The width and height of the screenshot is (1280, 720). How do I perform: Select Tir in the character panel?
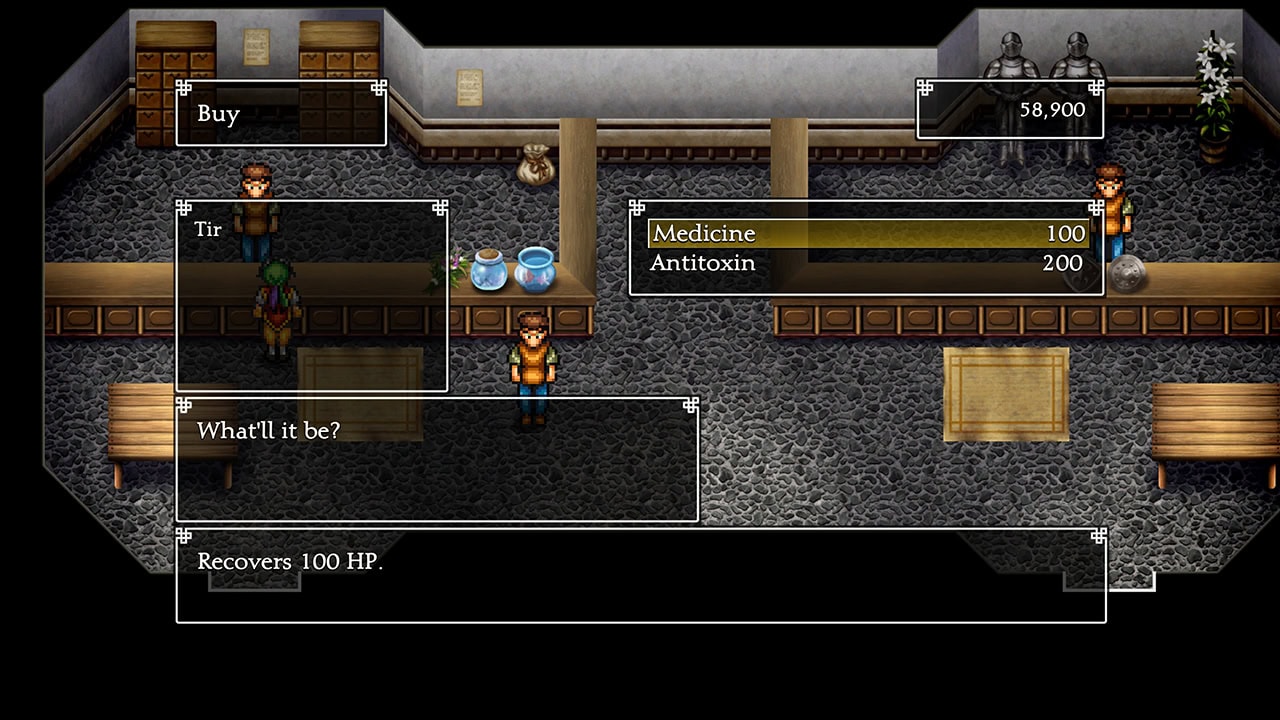pyautogui.click(x=208, y=230)
